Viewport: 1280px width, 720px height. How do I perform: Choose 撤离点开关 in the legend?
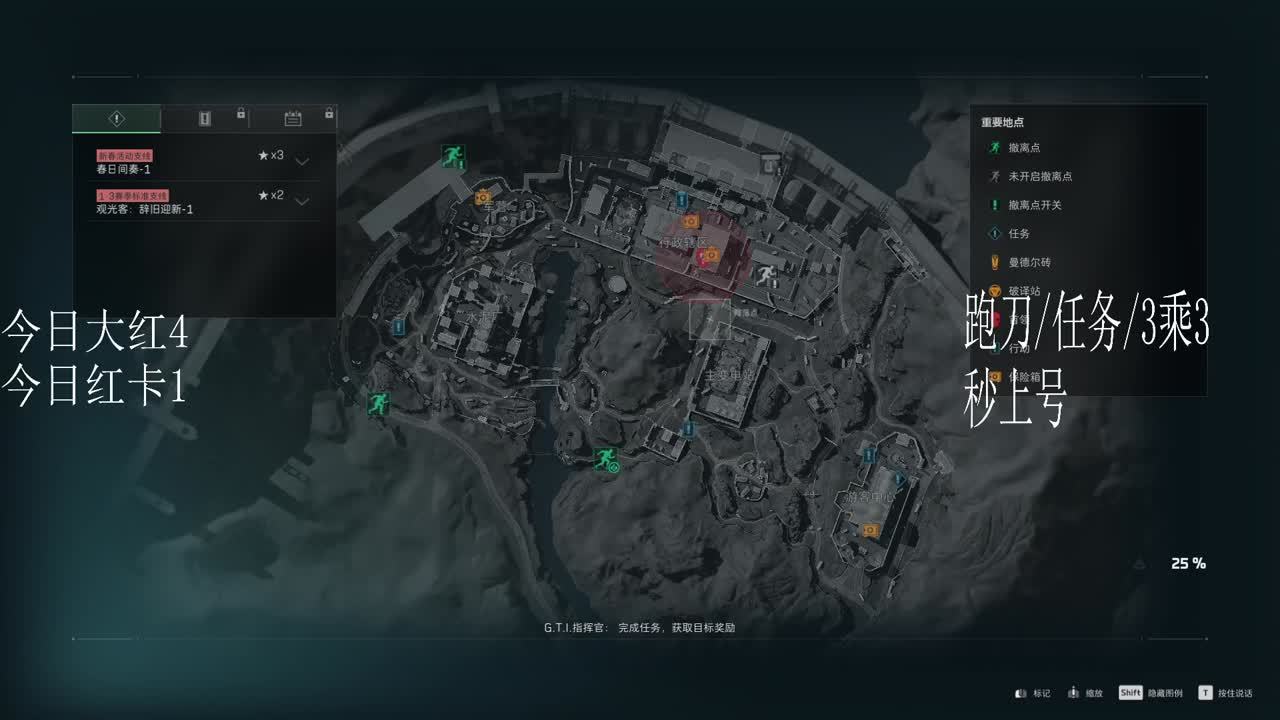pos(1034,205)
